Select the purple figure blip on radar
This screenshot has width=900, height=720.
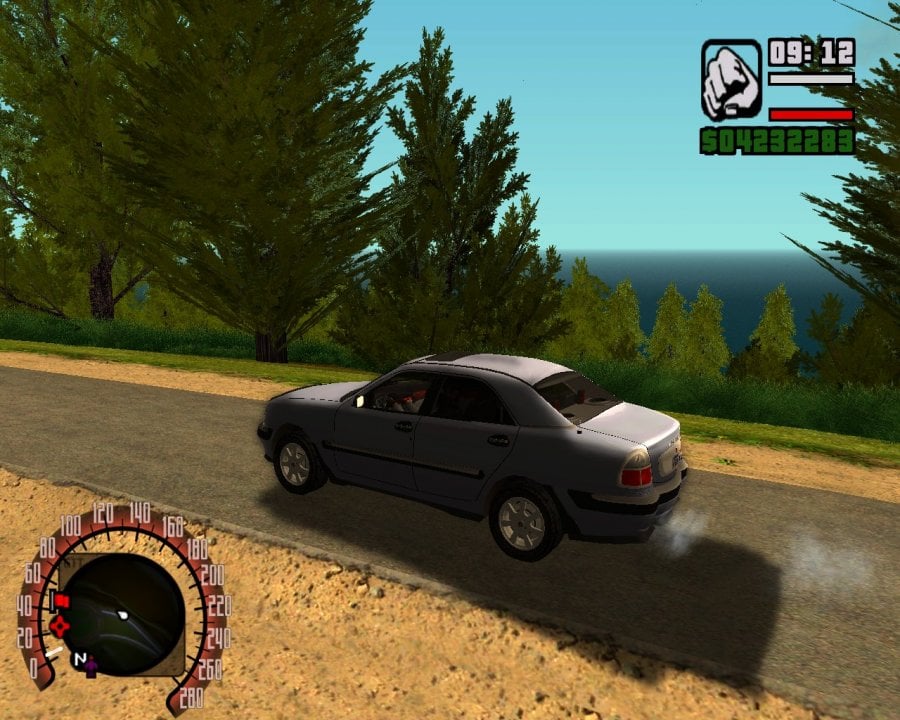click(x=90, y=666)
